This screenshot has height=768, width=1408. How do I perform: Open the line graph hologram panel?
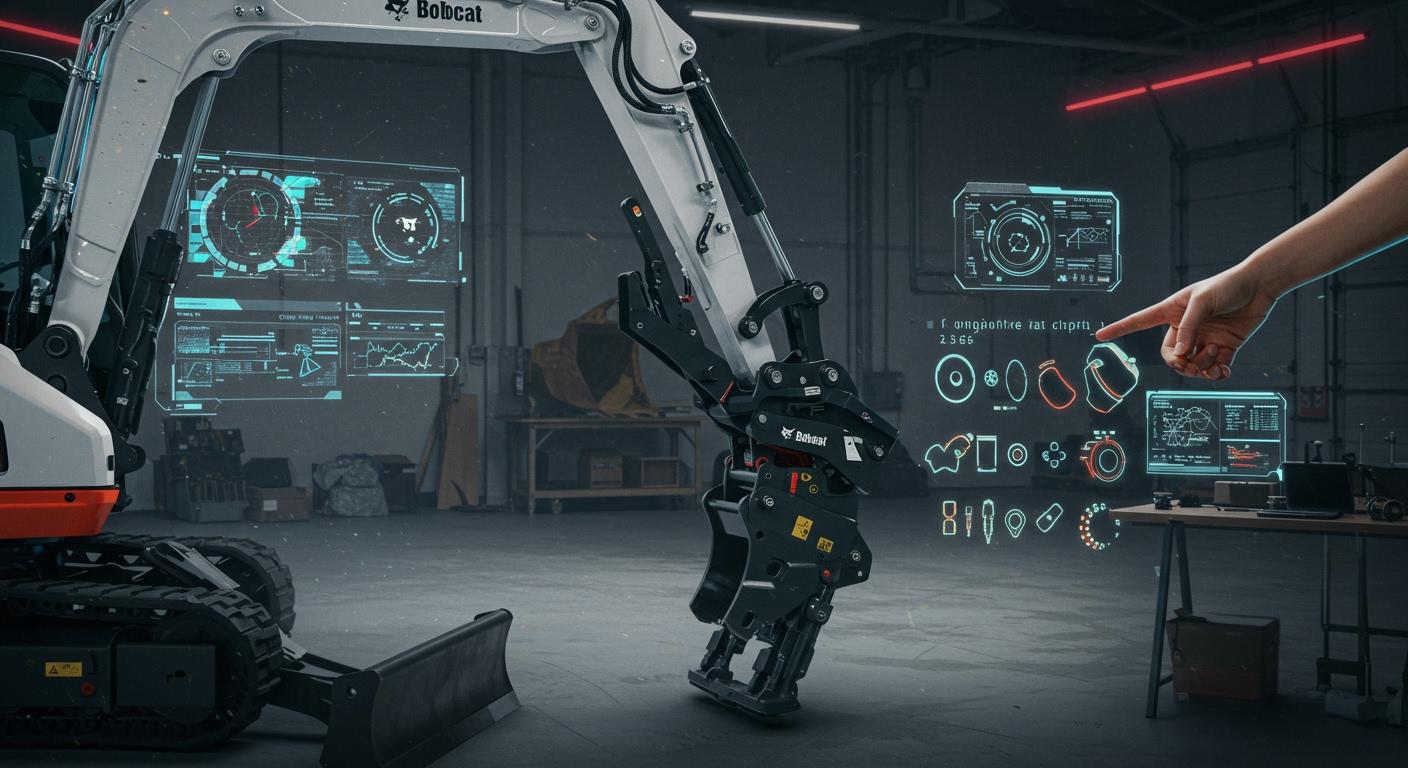pyautogui.click(x=397, y=345)
